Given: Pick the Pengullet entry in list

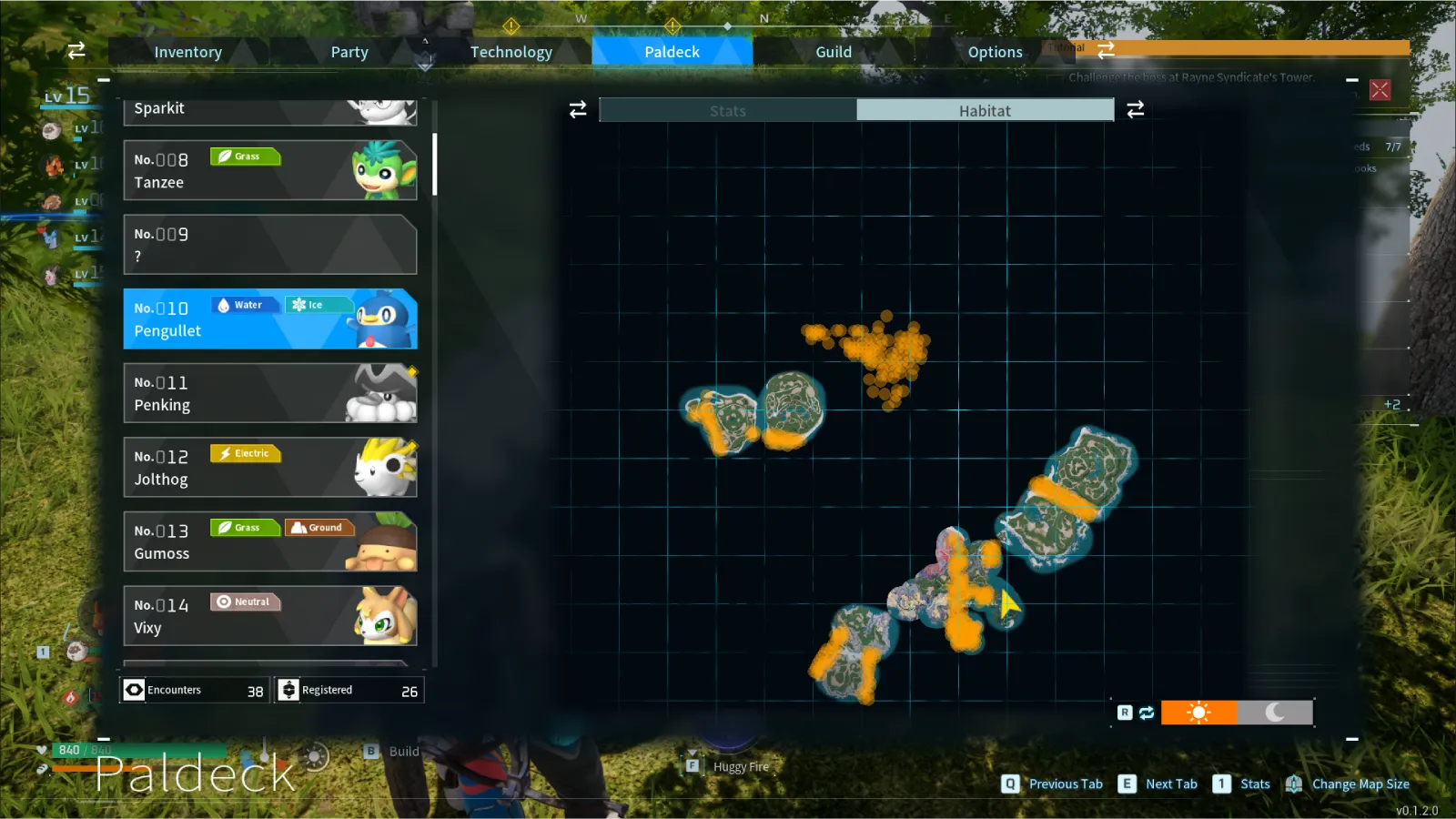Looking at the screenshot, I should (x=270, y=319).
